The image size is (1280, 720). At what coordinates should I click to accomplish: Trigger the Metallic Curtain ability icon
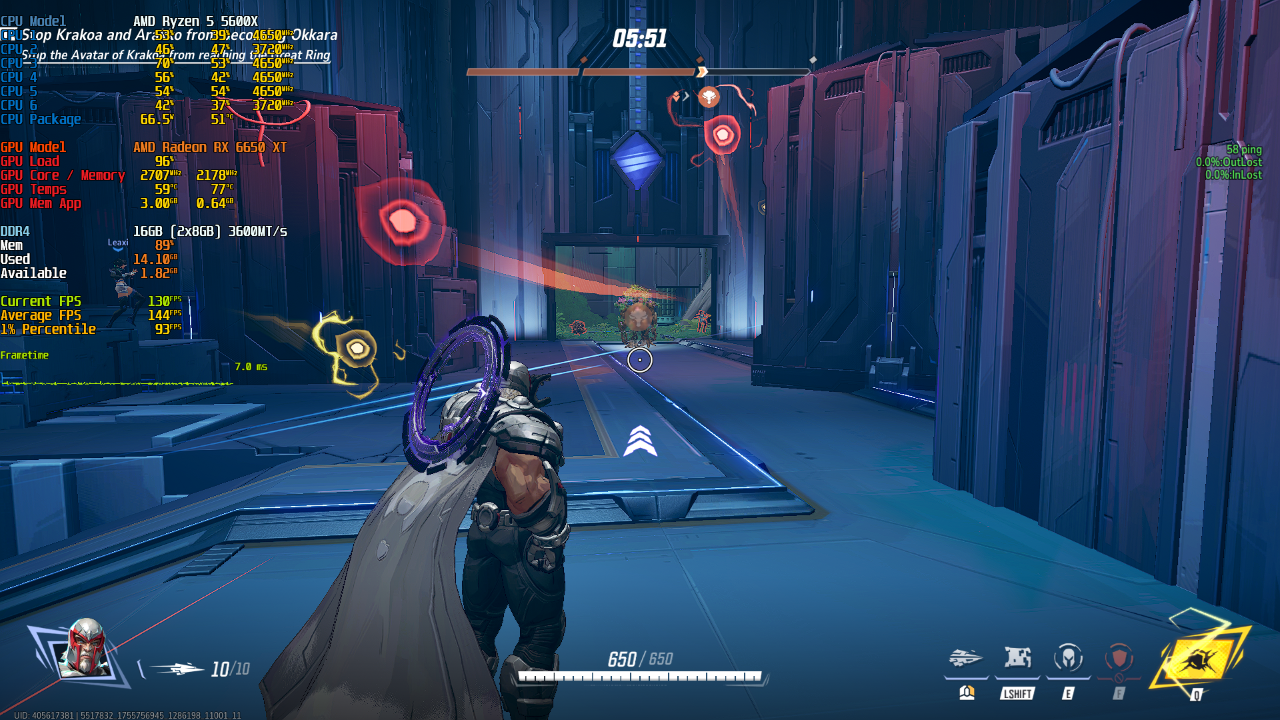1018,658
